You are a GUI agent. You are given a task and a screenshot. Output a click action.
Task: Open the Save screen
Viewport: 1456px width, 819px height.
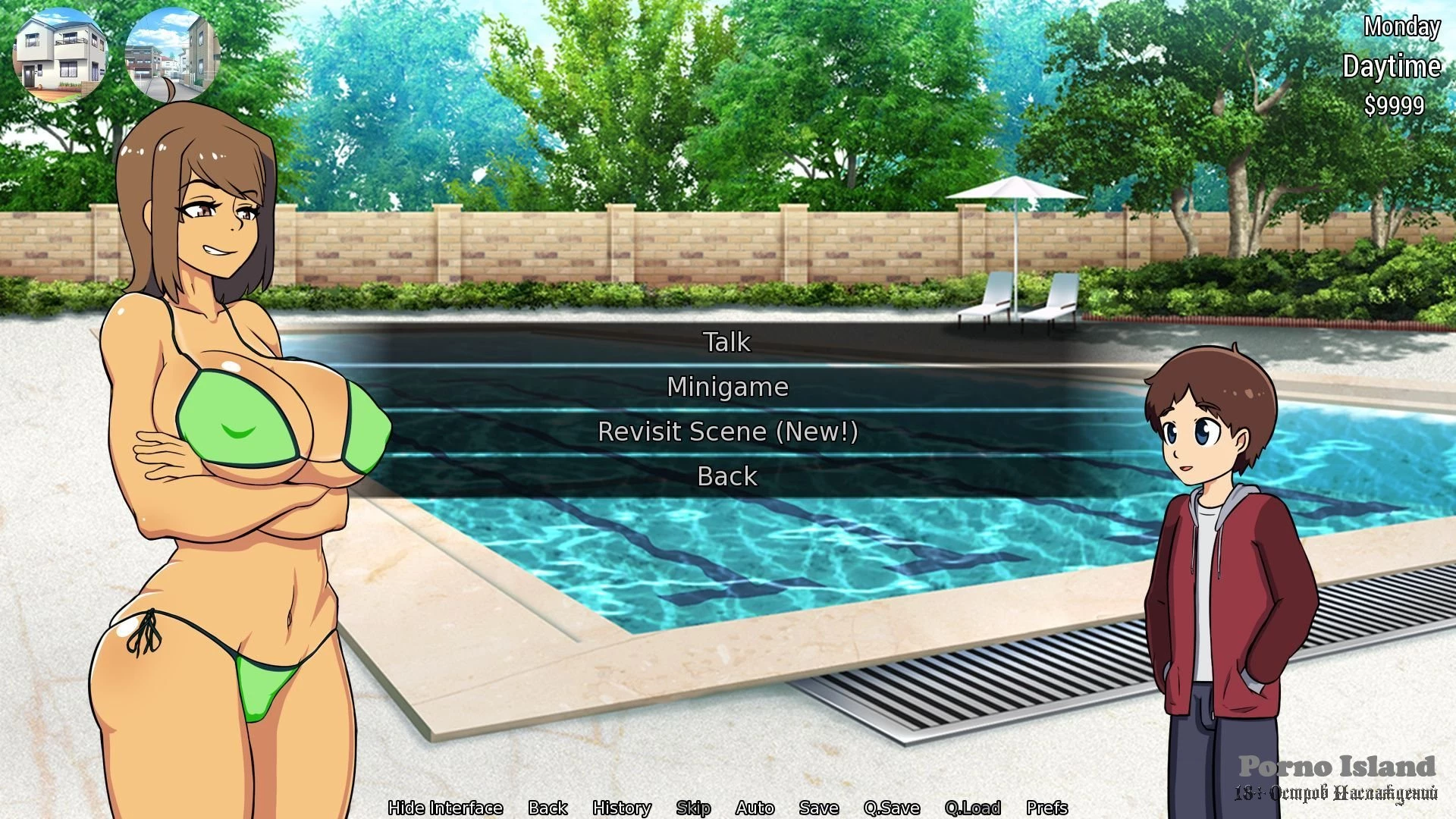(x=818, y=808)
